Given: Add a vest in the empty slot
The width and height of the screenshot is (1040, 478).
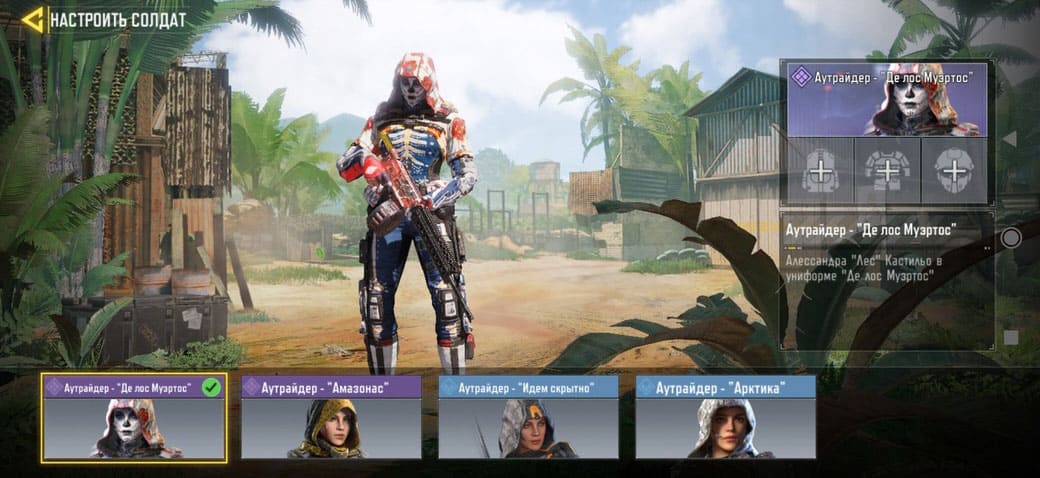Looking at the screenshot, I should click(x=887, y=171).
